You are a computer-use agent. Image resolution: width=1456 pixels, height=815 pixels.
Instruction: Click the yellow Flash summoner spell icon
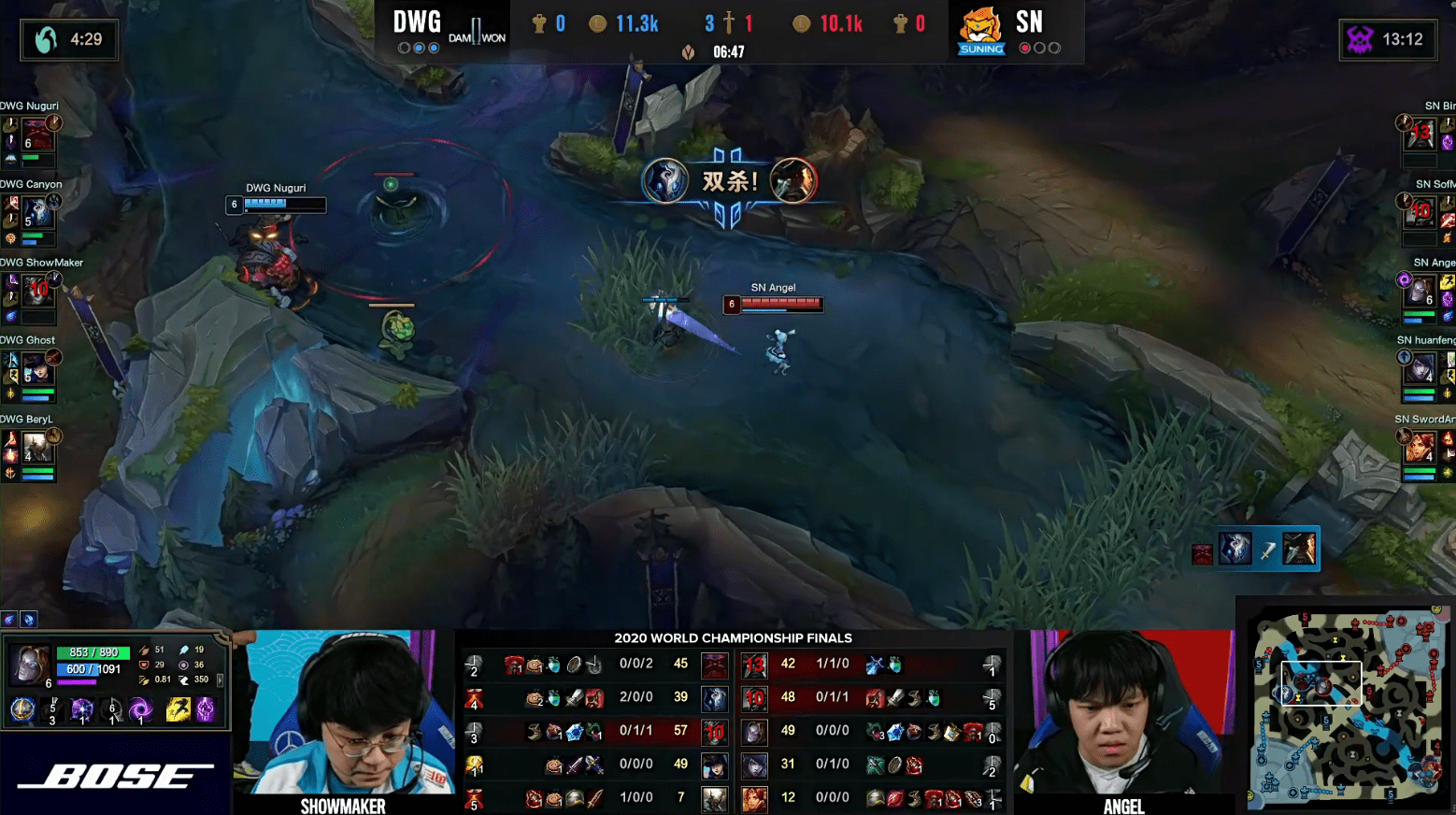click(178, 710)
